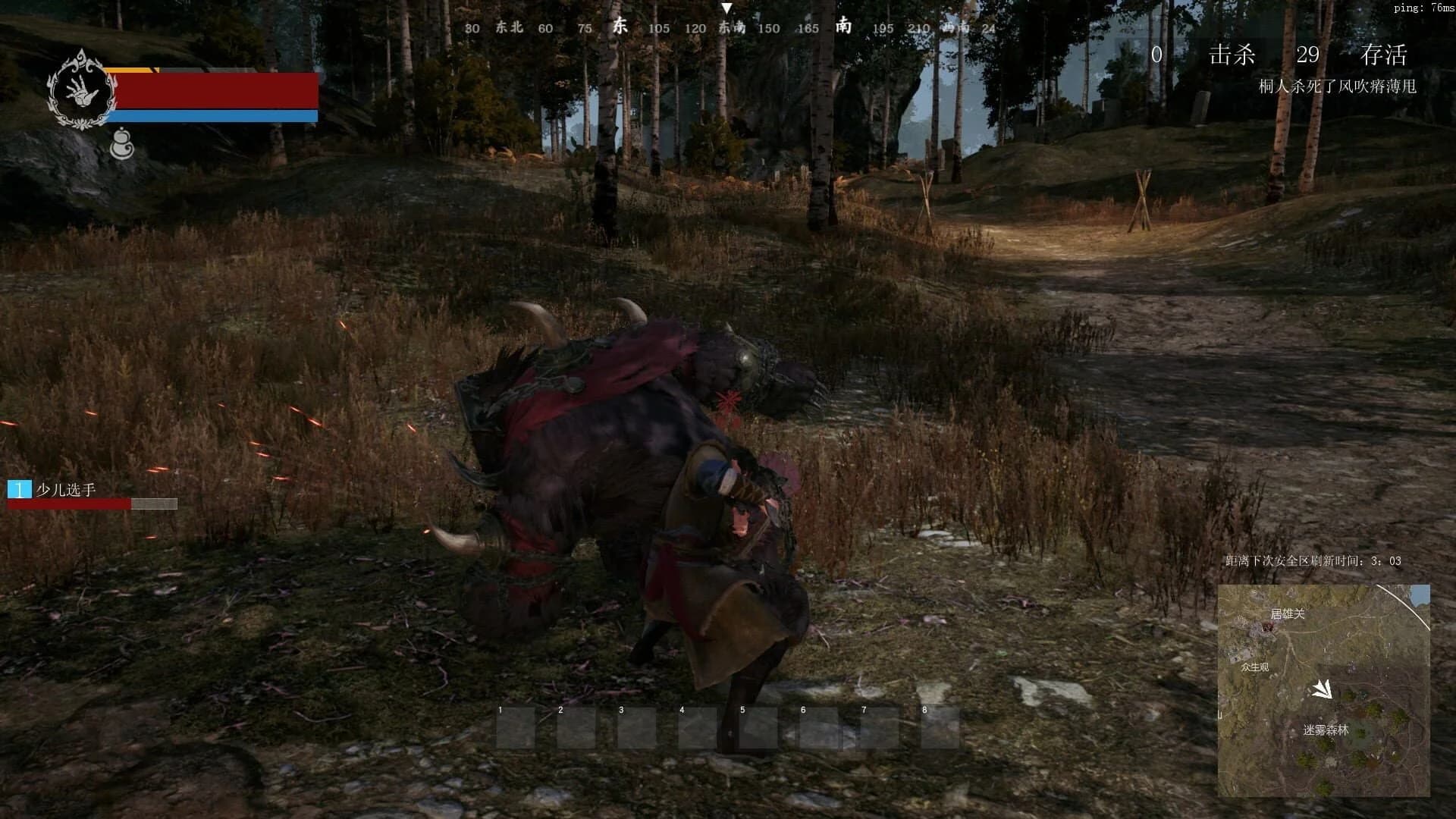This screenshot has height=819, width=1456.
Task: Click the red player marker on the minimap
Action: pyautogui.click(x=1268, y=627)
